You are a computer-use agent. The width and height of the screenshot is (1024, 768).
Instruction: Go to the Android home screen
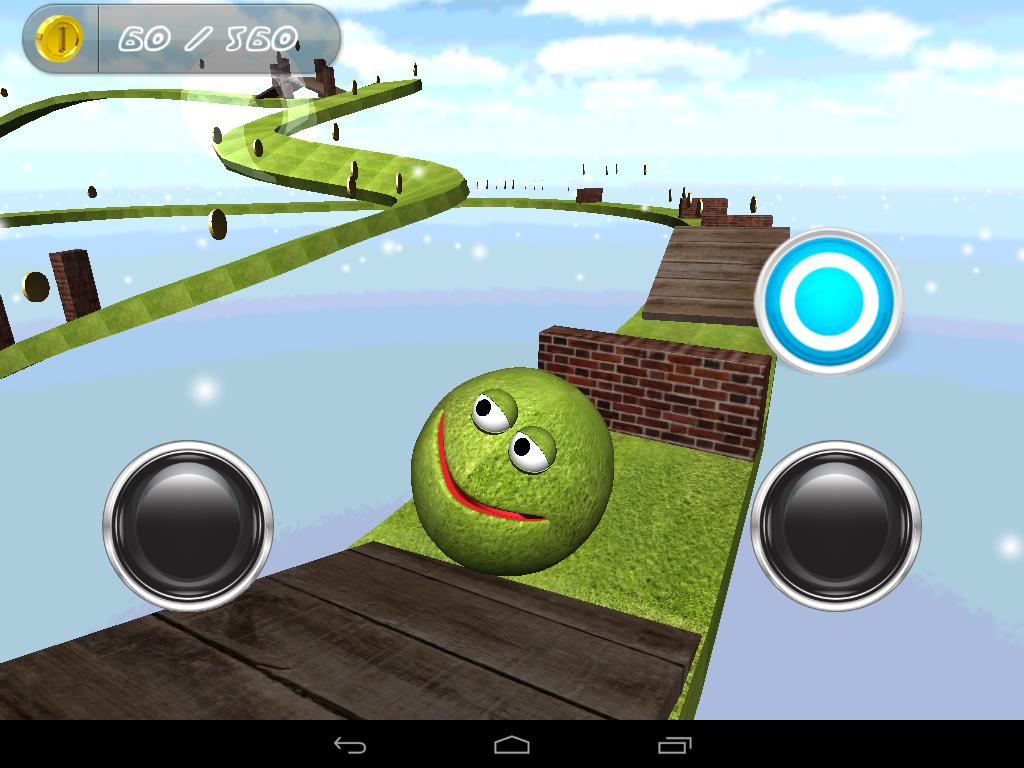point(511,745)
